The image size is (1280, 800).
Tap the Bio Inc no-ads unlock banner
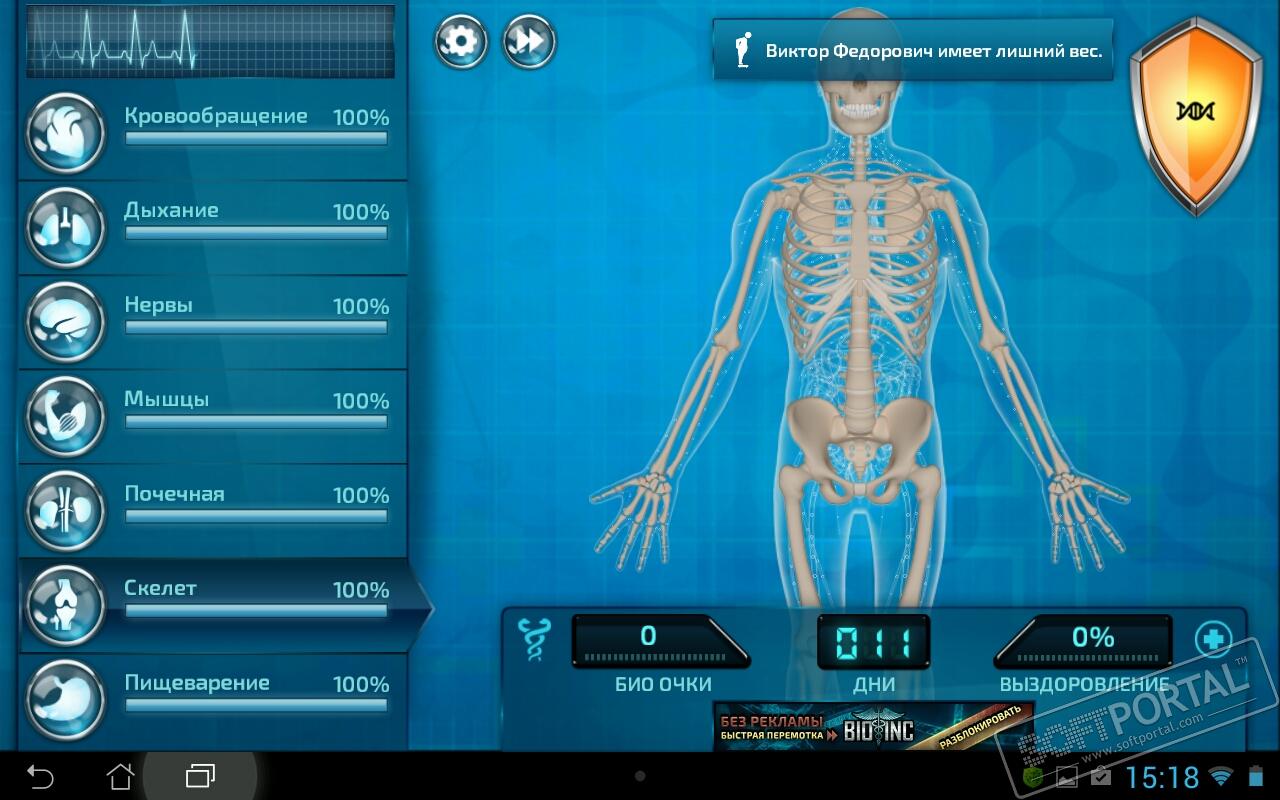872,727
